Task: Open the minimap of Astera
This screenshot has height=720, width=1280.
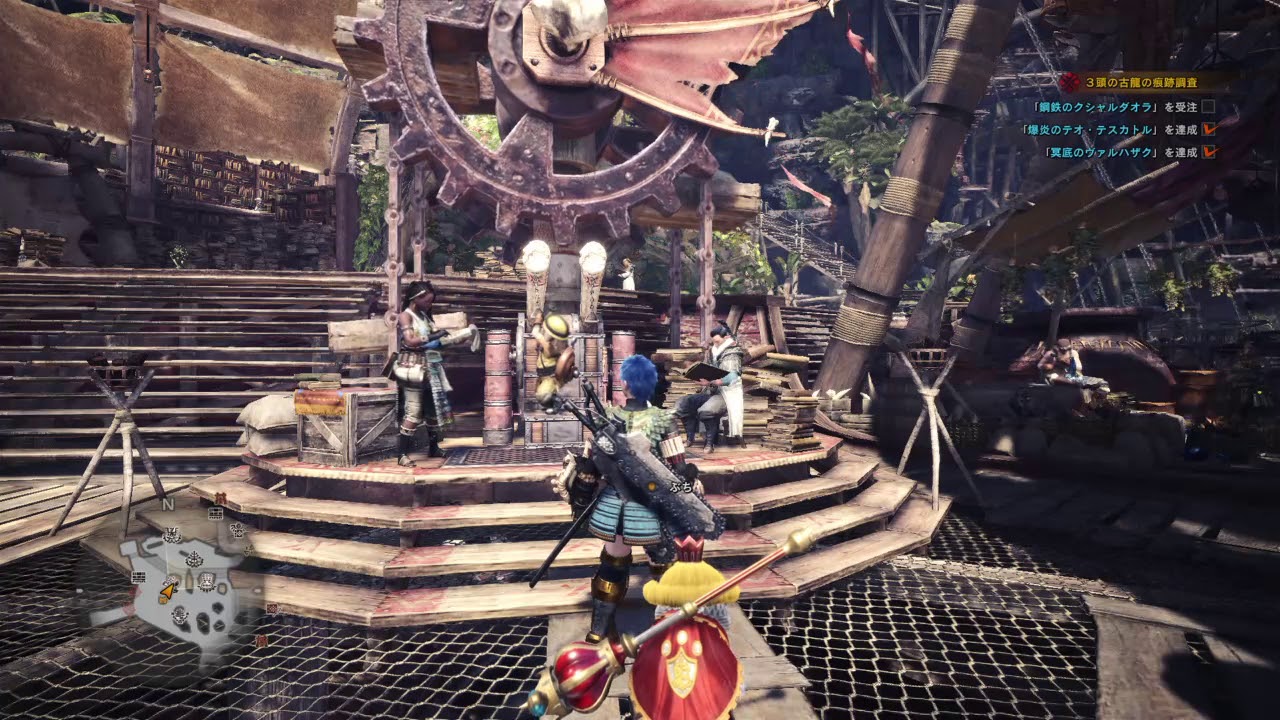Action: [x=188, y=585]
